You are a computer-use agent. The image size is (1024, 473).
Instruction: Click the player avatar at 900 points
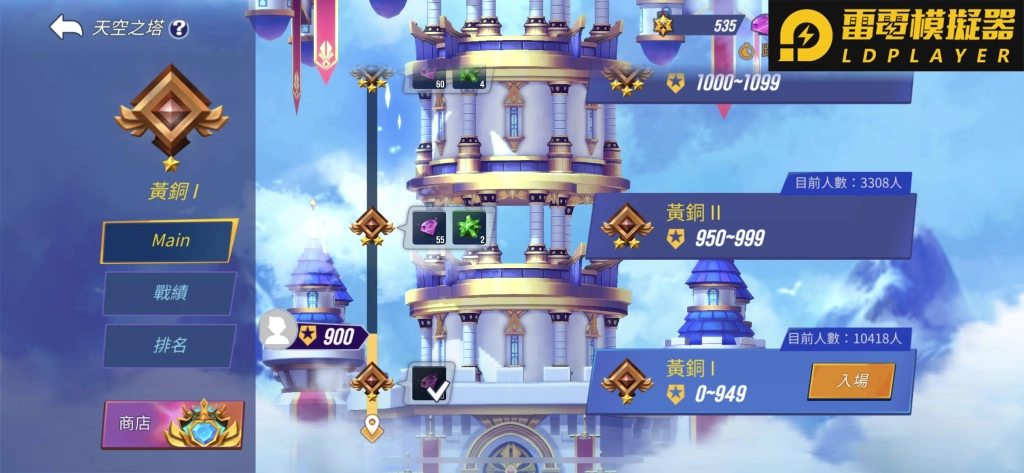(278, 328)
